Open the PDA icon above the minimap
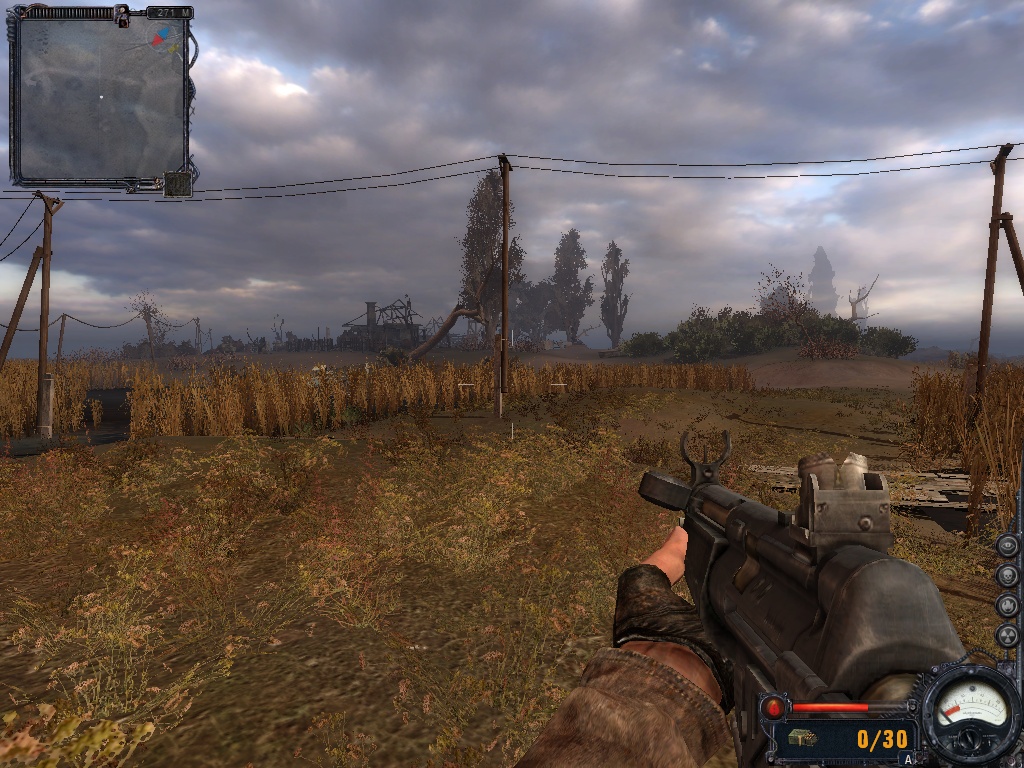Screen dimensions: 1024x768 pos(122,14)
